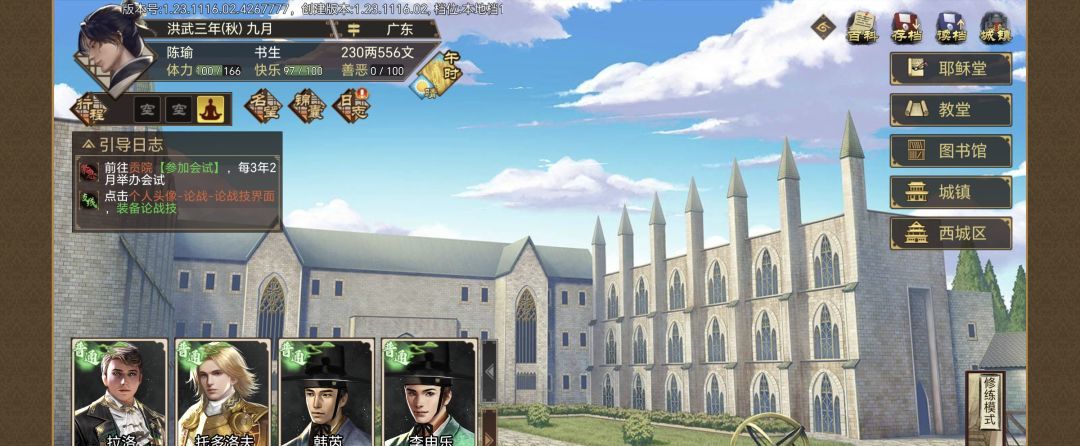Enter the 教堂 church
Screen dimensions: 1080x446
950,109
